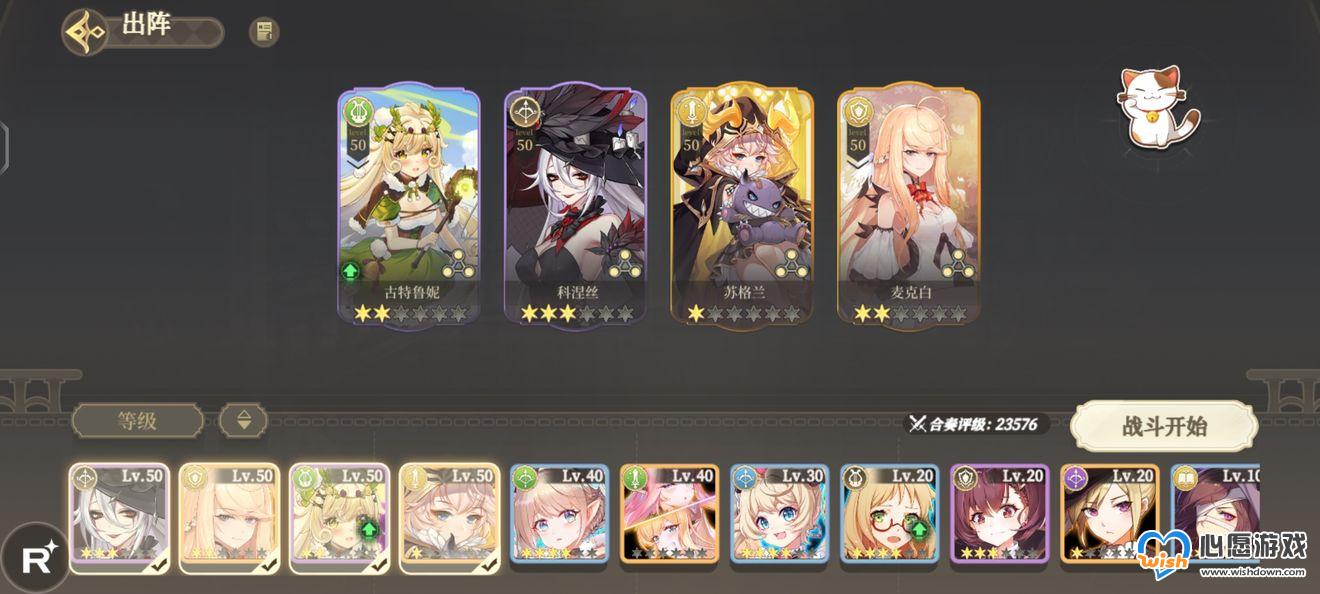Select the deployed 科涅丝 card
Screen dimensions: 1320x594
pos(575,205)
